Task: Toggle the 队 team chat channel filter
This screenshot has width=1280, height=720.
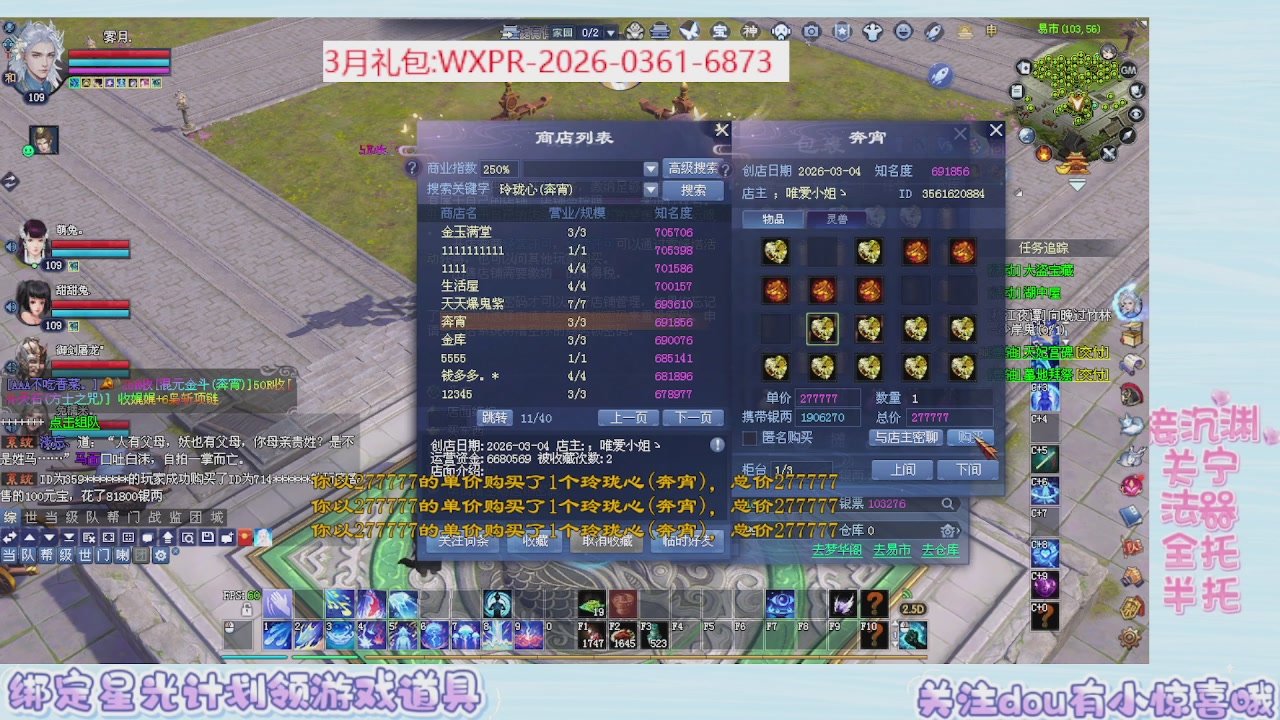Action: (28, 556)
